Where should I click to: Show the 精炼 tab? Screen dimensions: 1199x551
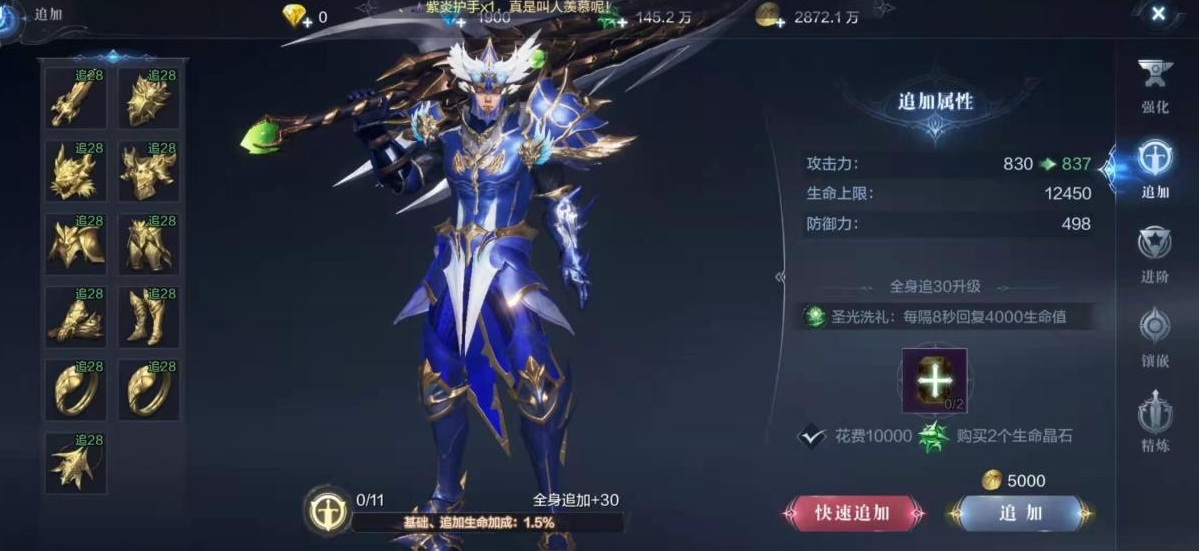(x=1155, y=422)
